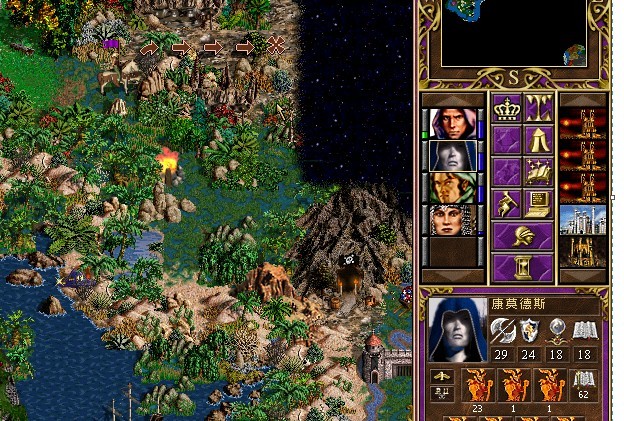Click the tent sleep/wake hero button
624x421 pixels.
pyautogui.click(x=539, y=140)
